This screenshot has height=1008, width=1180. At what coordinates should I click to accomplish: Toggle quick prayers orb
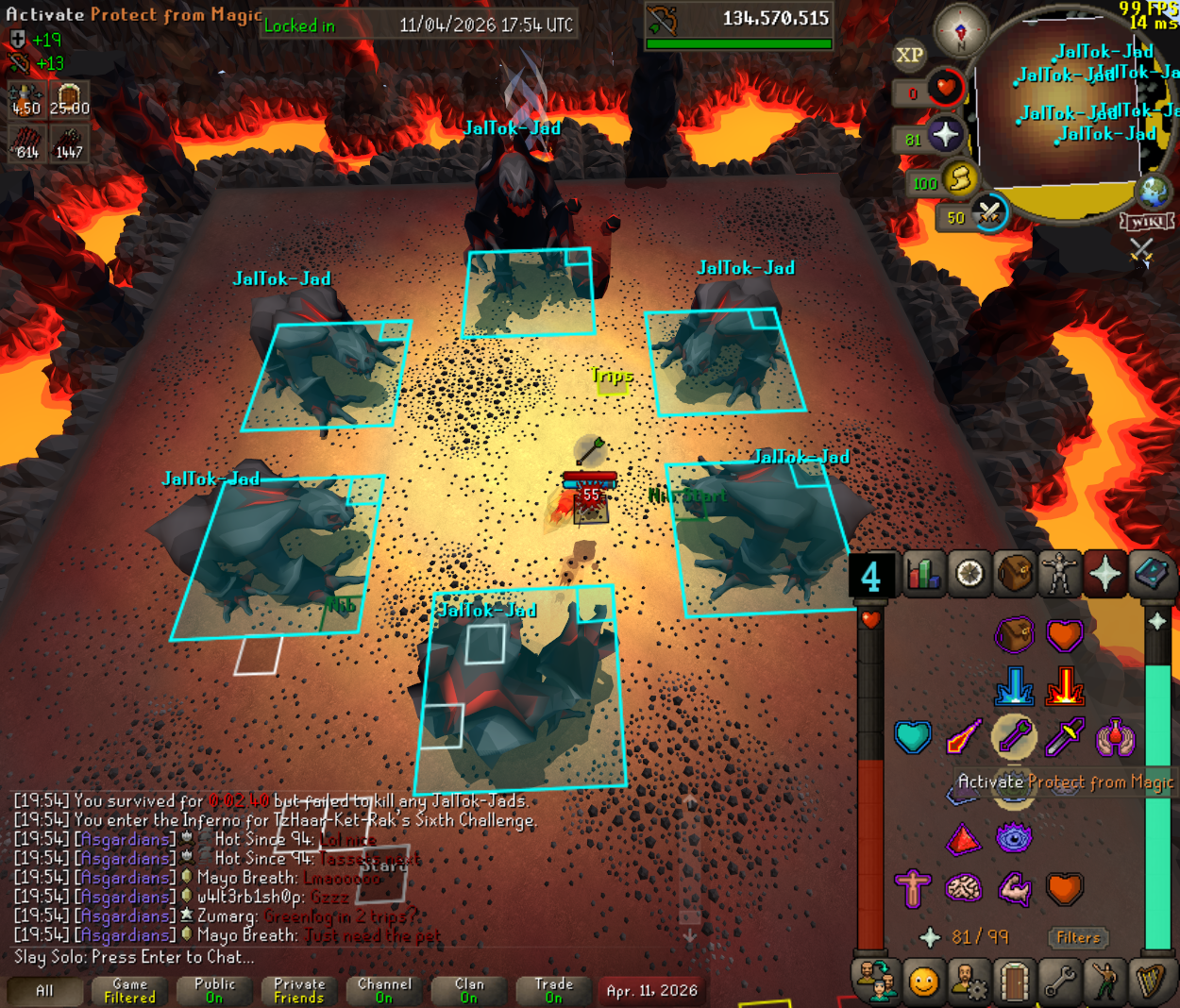coord(945,135)
